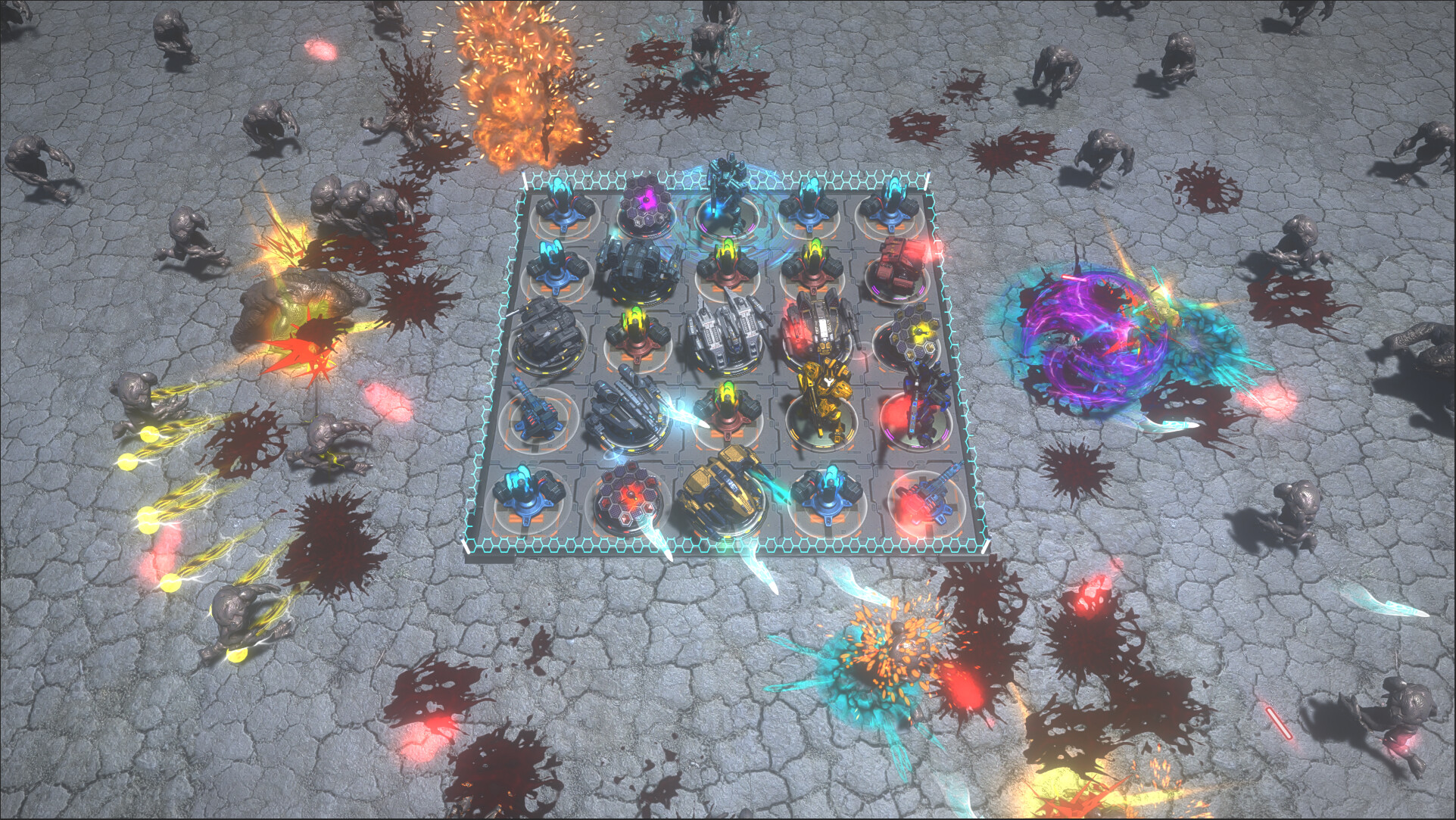This screenshot has width=1456, height=820.
Task: Select the red hexagon dome tower
Action: tap(625, 500)
